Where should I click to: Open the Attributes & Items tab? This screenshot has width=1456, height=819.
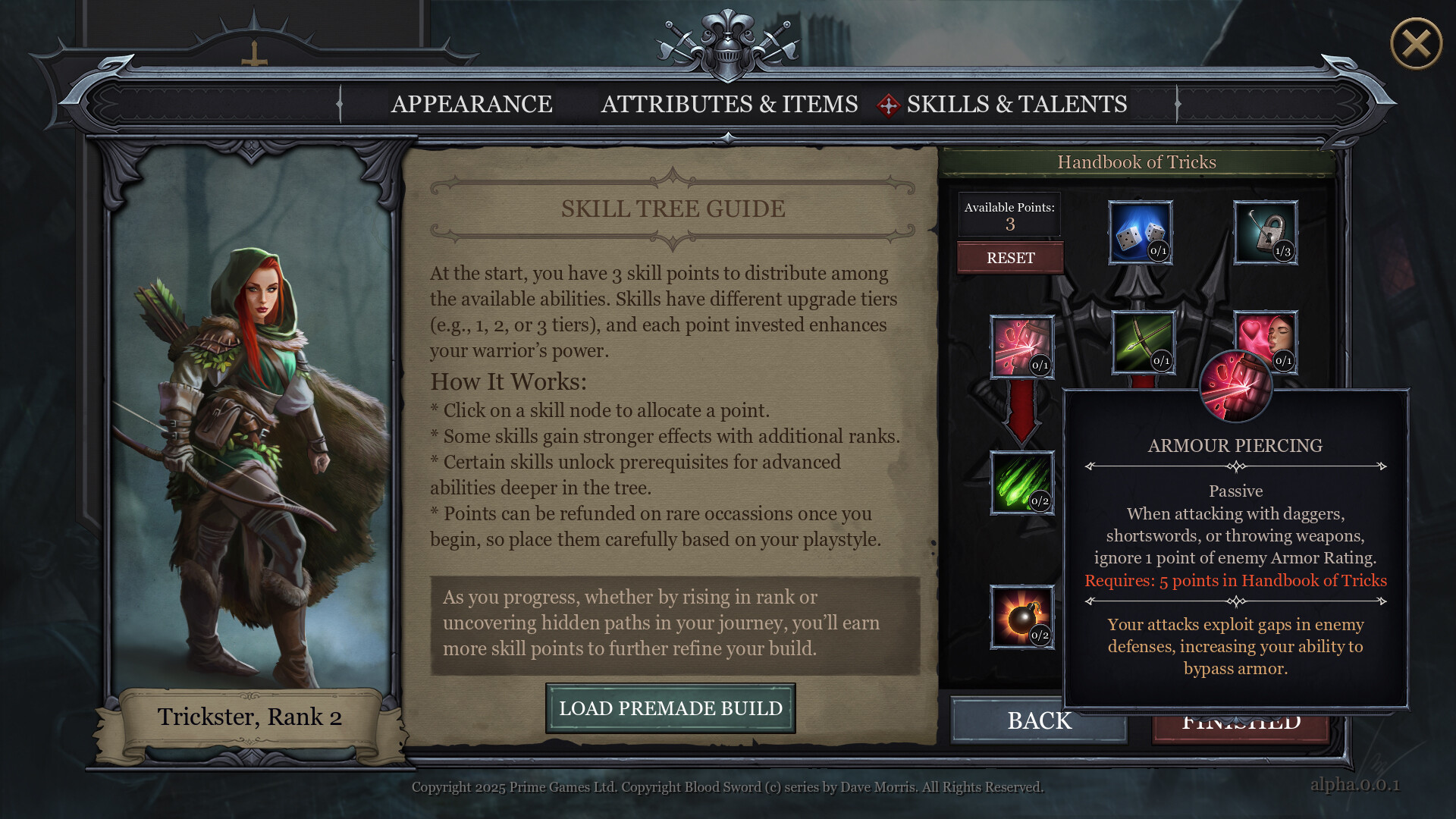[x=729, y=105]
